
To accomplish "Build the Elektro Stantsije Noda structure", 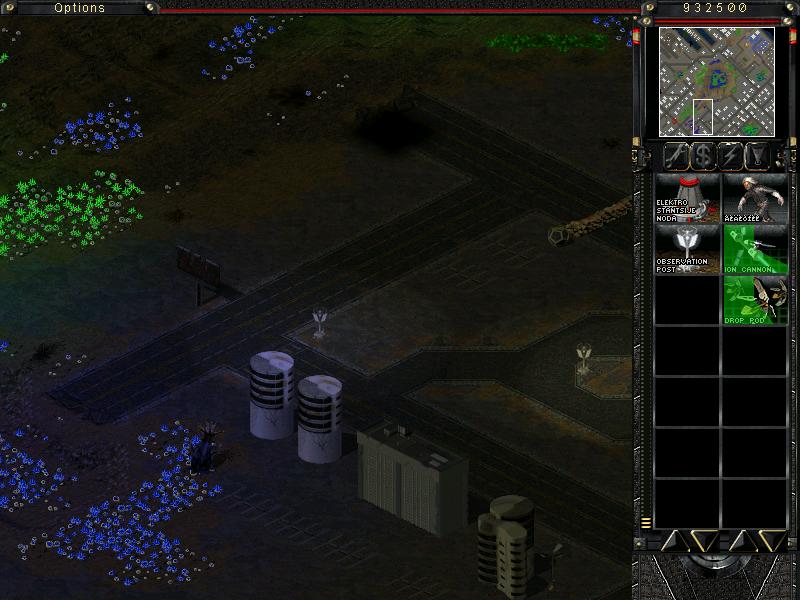I will tap(687, 198).
